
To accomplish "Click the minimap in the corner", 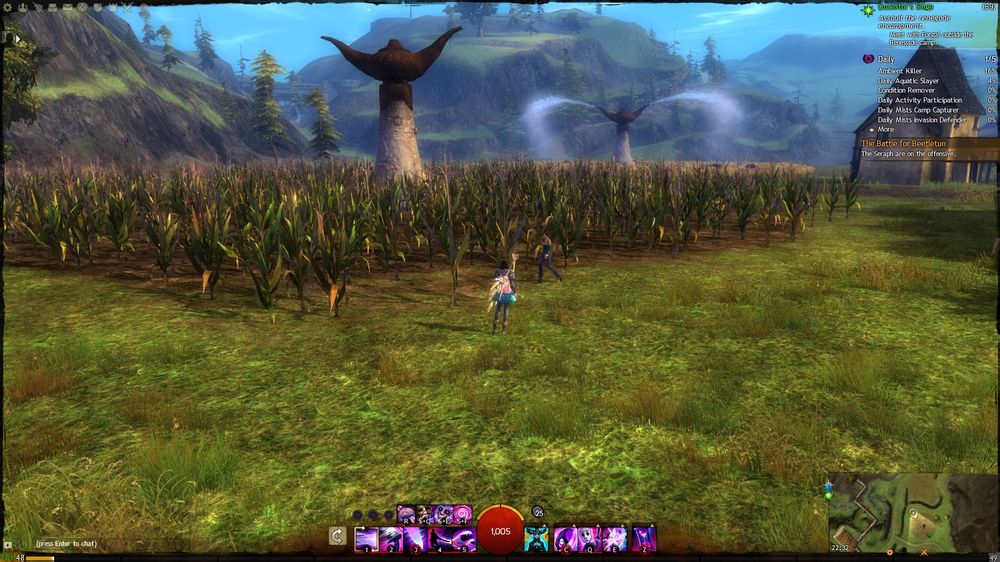I will 912,510.
